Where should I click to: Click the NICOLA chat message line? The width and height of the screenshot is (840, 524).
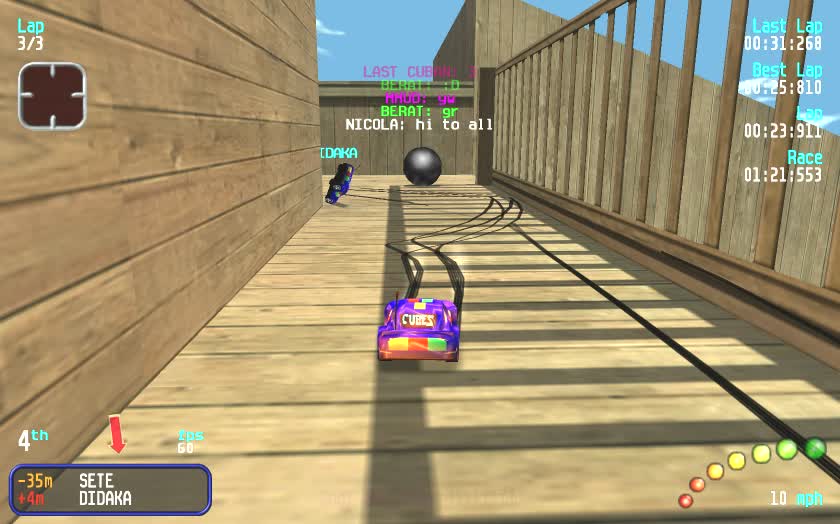tap(419, 125)
